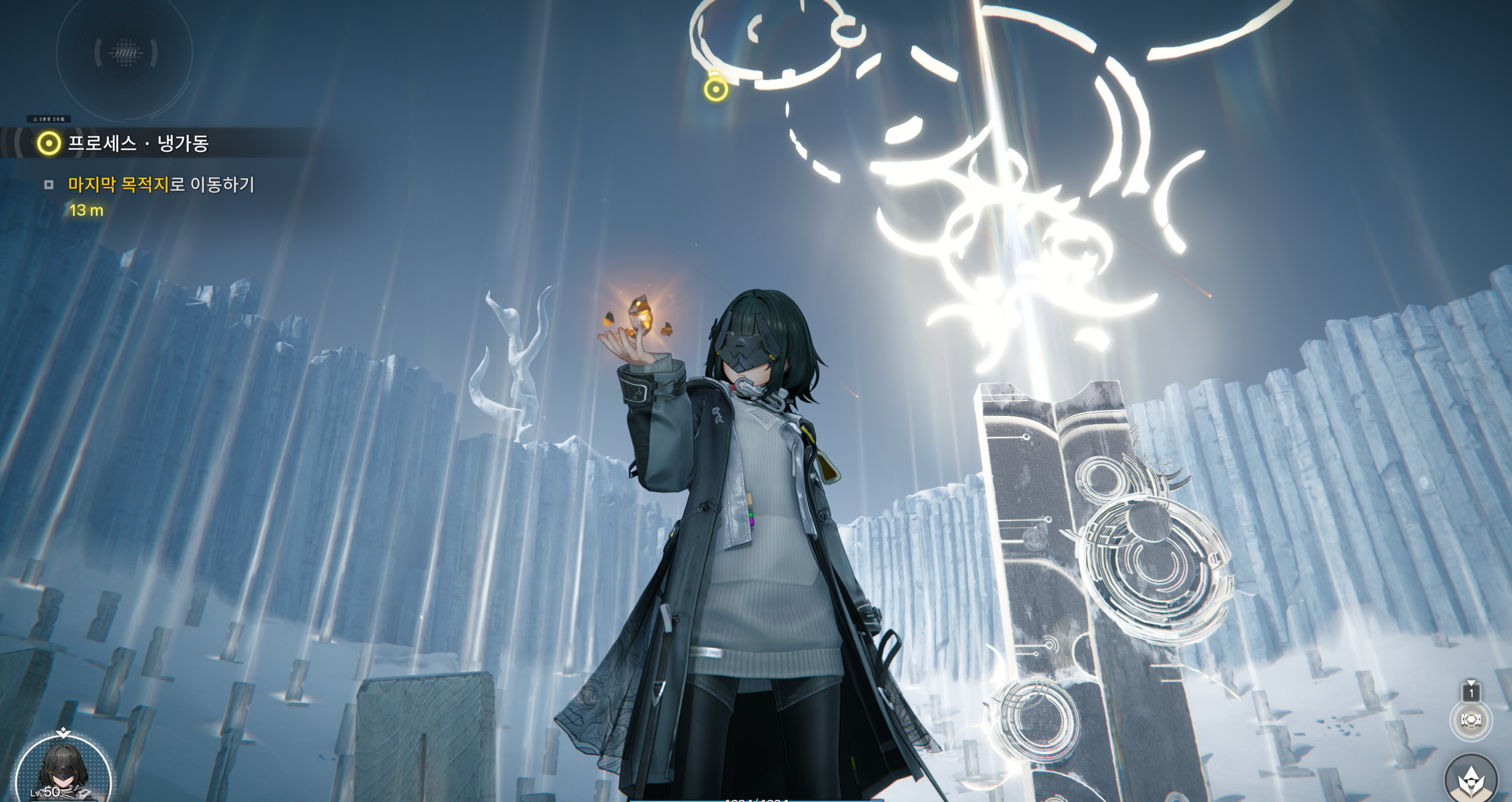Click the yellow objective waypoint marker

(x=716, y=90)
